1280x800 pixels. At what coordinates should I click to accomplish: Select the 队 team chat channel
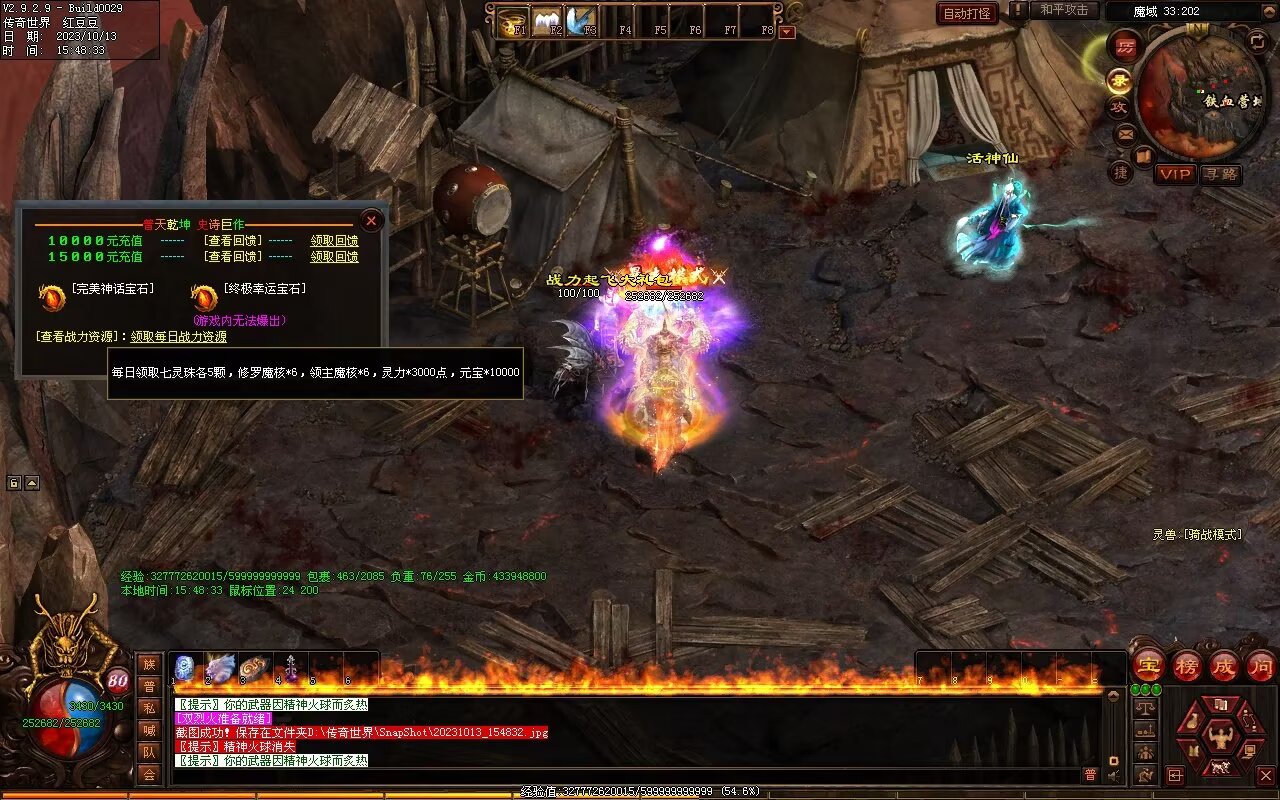tap(149, 752)
